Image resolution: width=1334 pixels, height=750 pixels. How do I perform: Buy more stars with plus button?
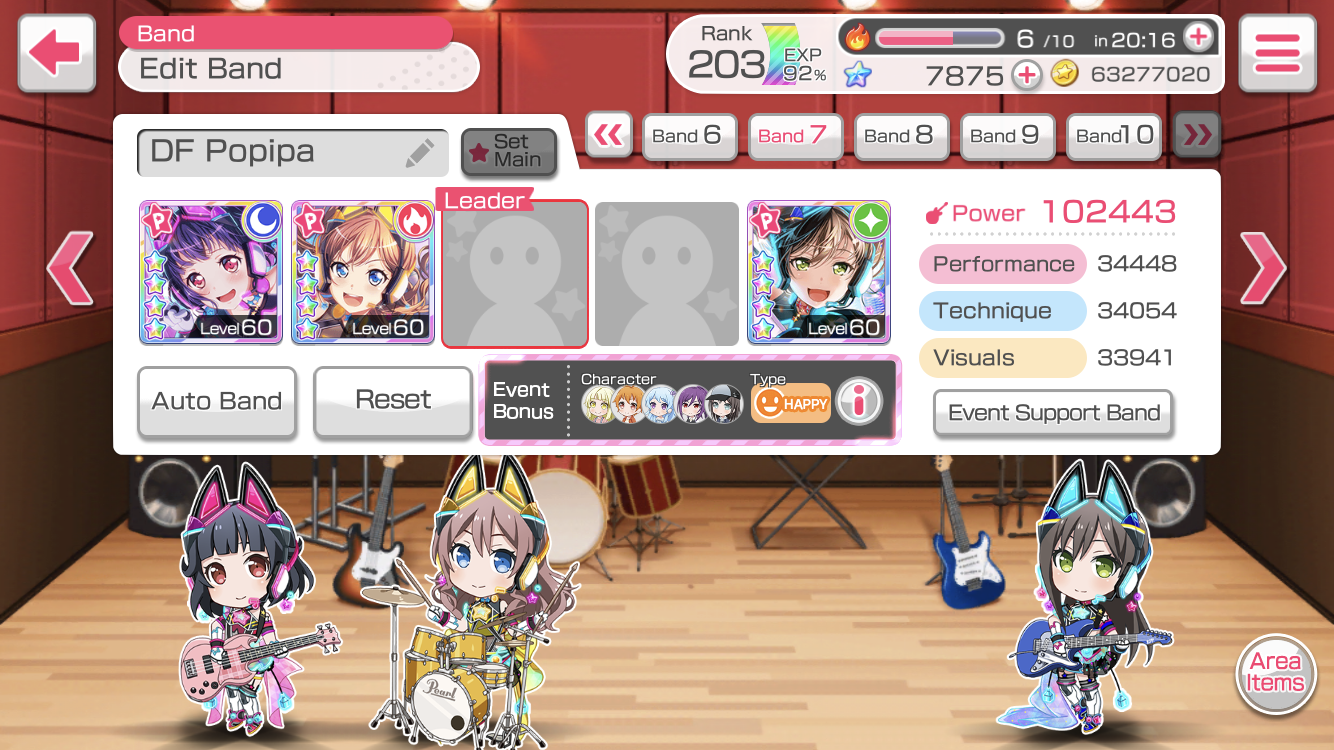pyautogui.click(x=1027, y=75)
